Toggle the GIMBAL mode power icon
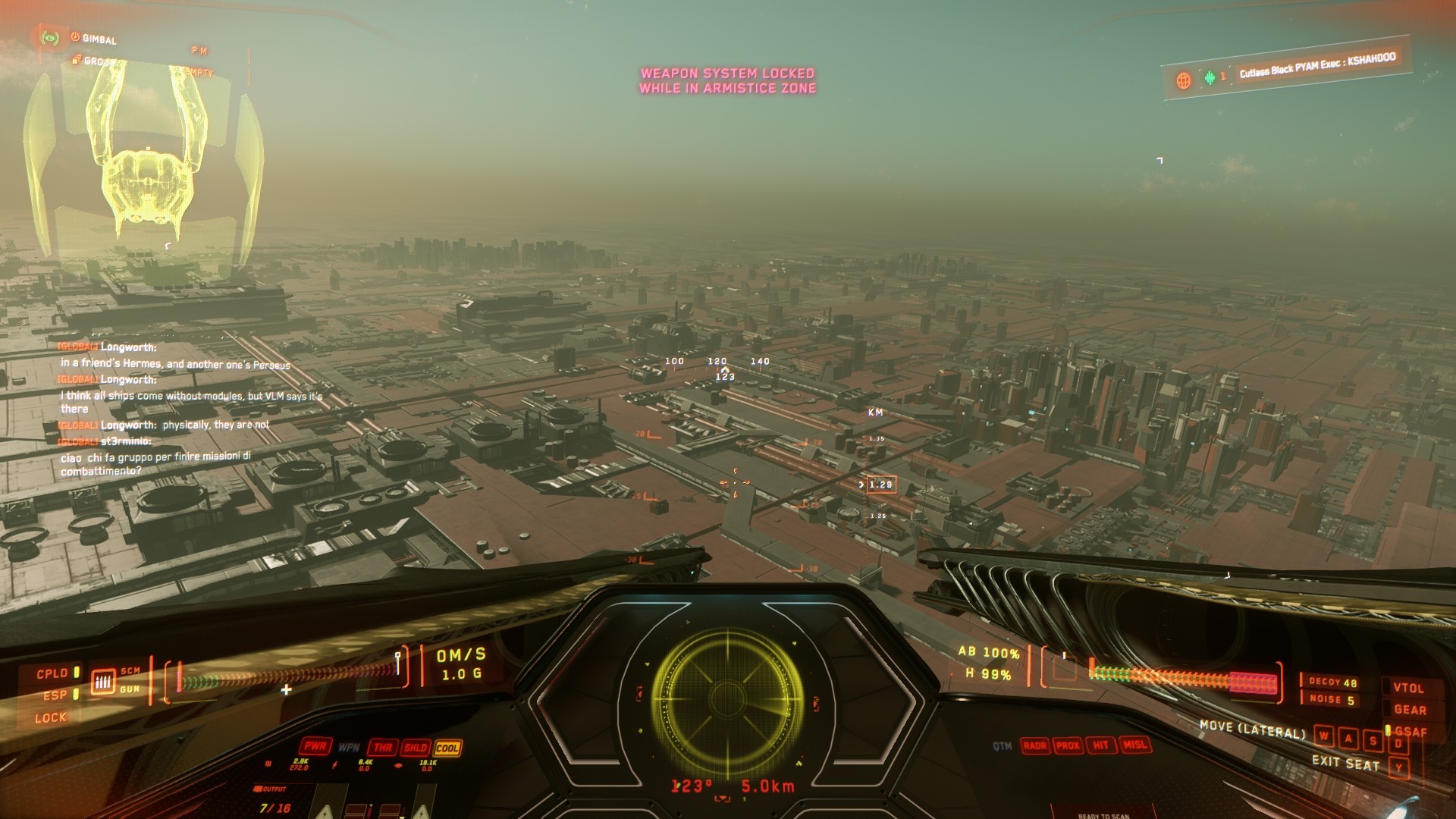The width and height of the screenshot is (1456, 819). (76, 36)
